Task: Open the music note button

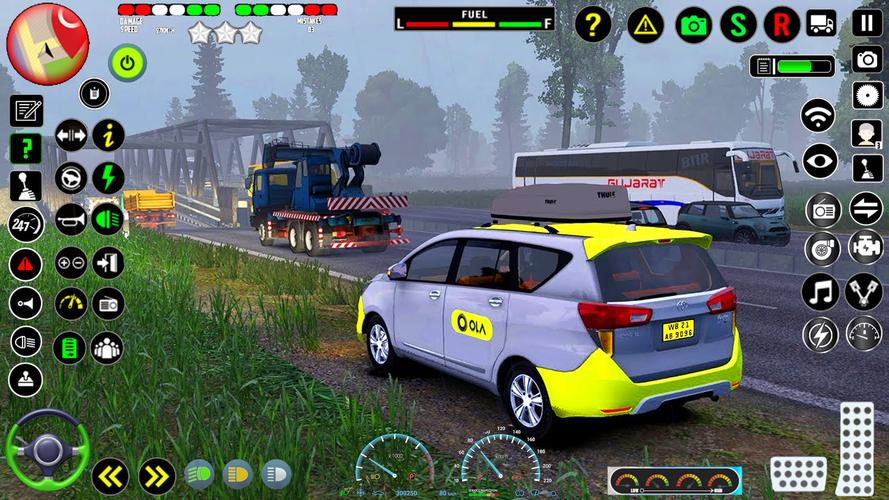Action: tap(820, 291)
